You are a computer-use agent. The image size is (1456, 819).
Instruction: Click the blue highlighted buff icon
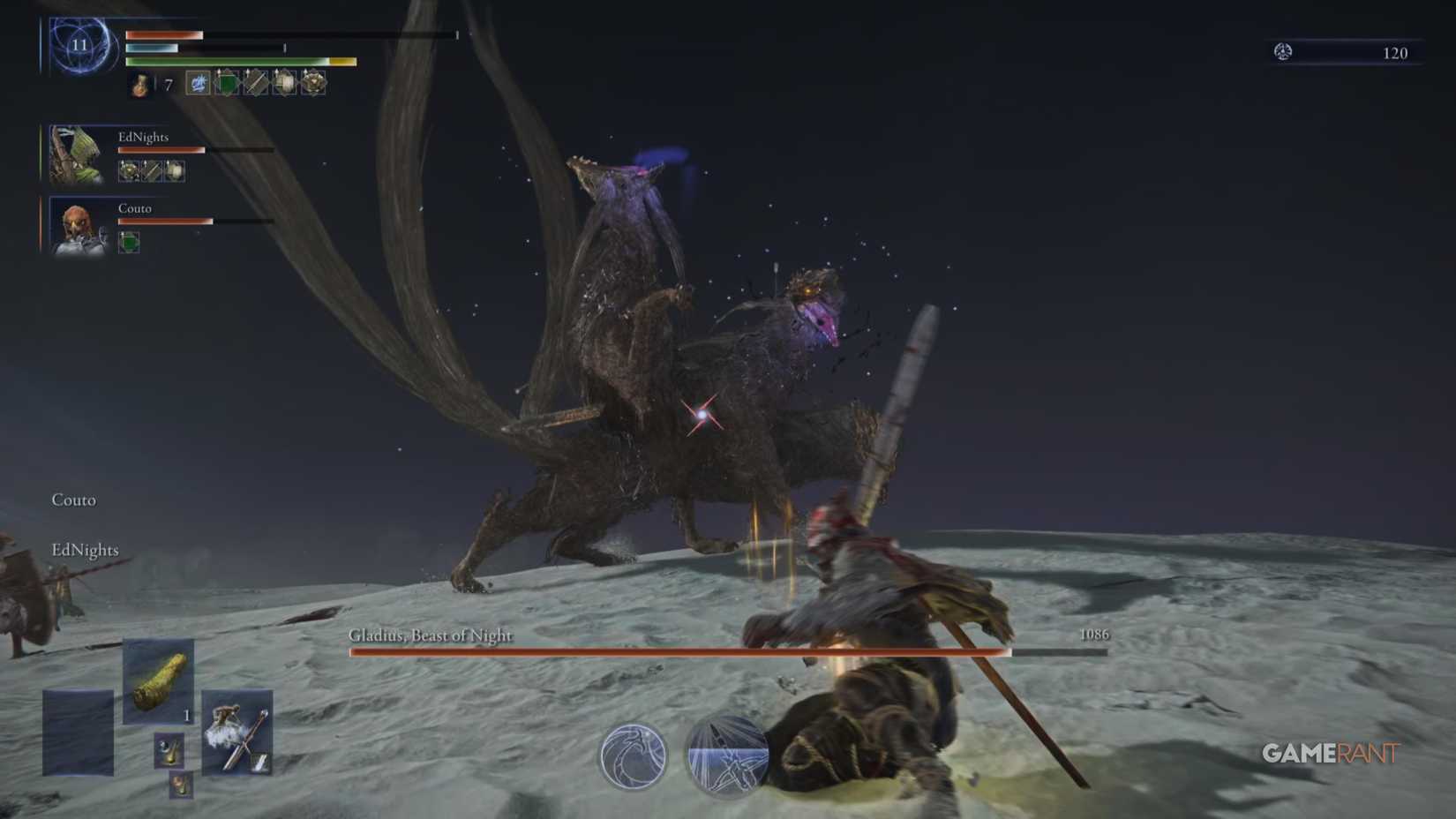(198, 83)
